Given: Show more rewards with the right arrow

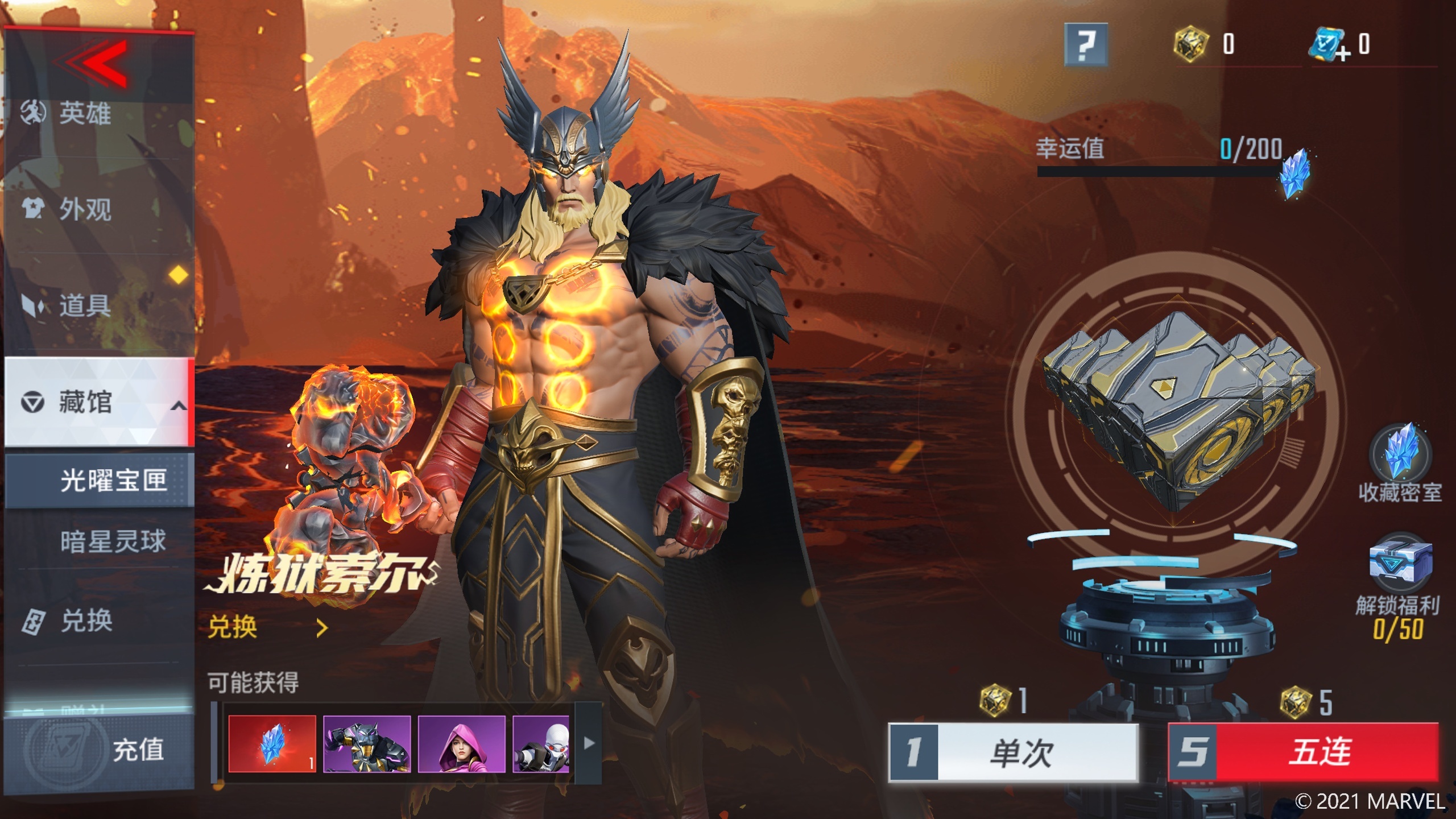Looking at the screenshot, I should coord(589,743).
